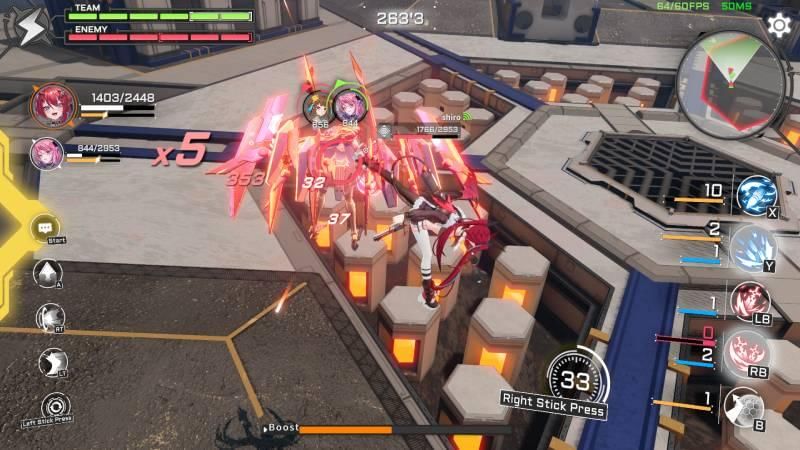Activate the upward arrow jump icon
800x450 pixels.
click(x=47, y=272)
